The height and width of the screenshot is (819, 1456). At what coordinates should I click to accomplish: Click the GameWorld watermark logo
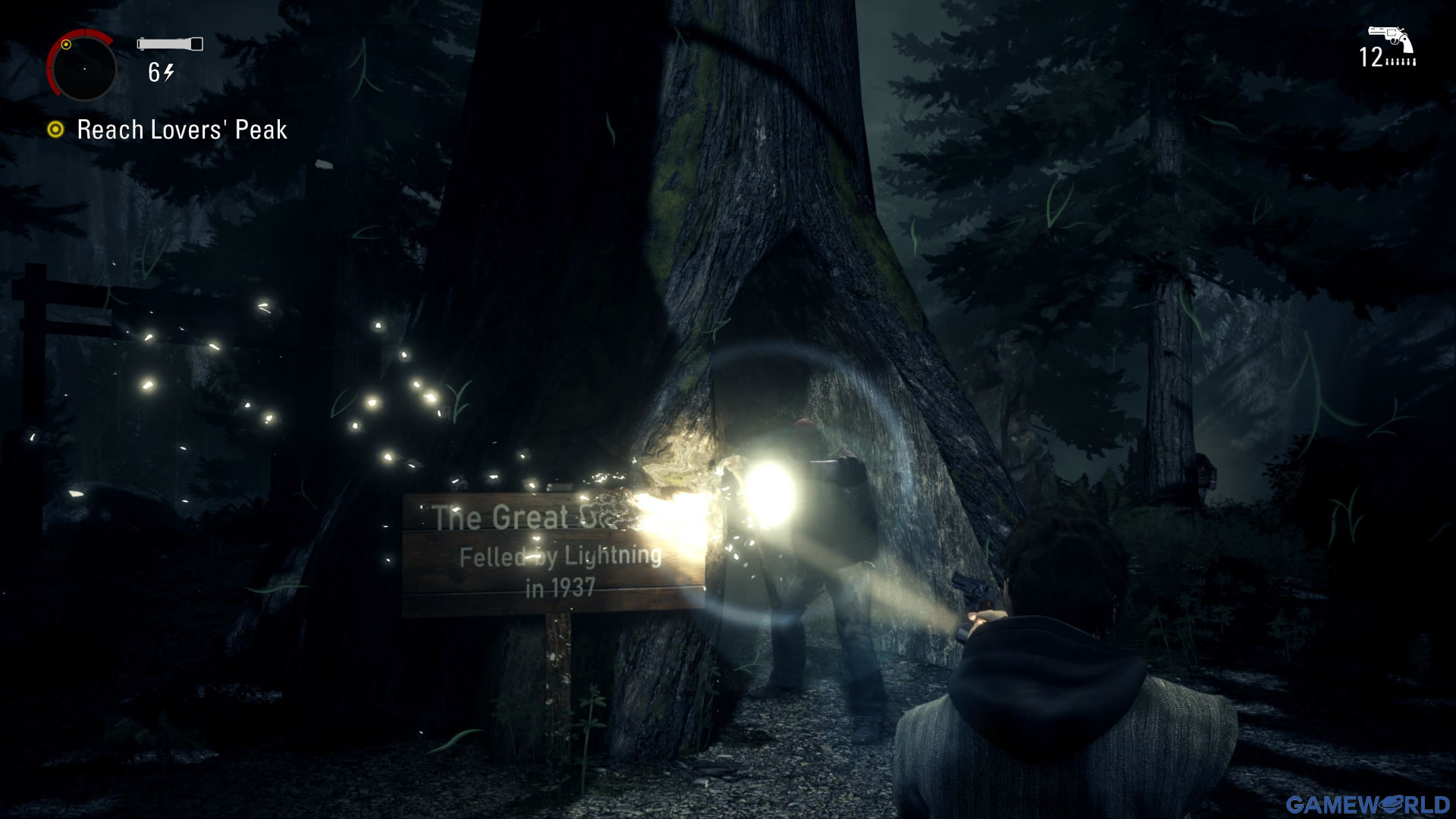1367,804
